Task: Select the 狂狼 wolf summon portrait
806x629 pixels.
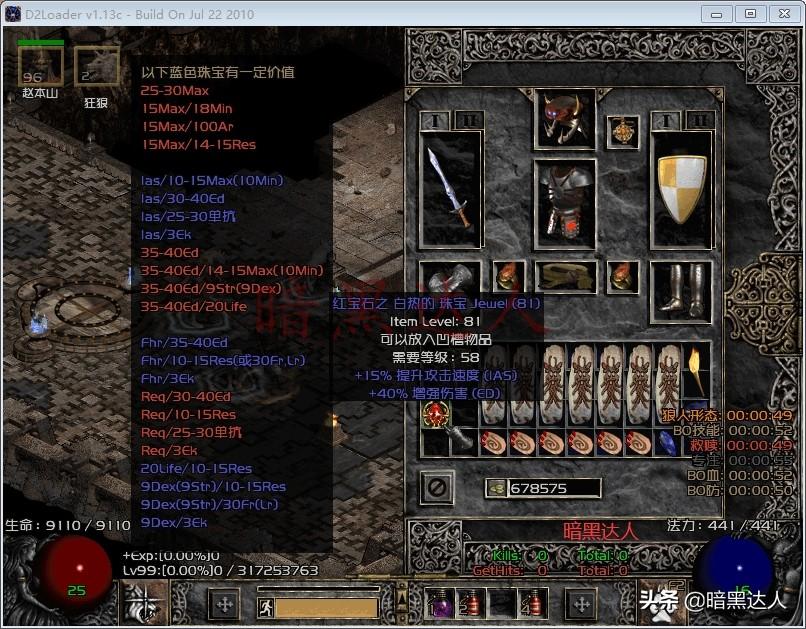Action: coord(96,67)
